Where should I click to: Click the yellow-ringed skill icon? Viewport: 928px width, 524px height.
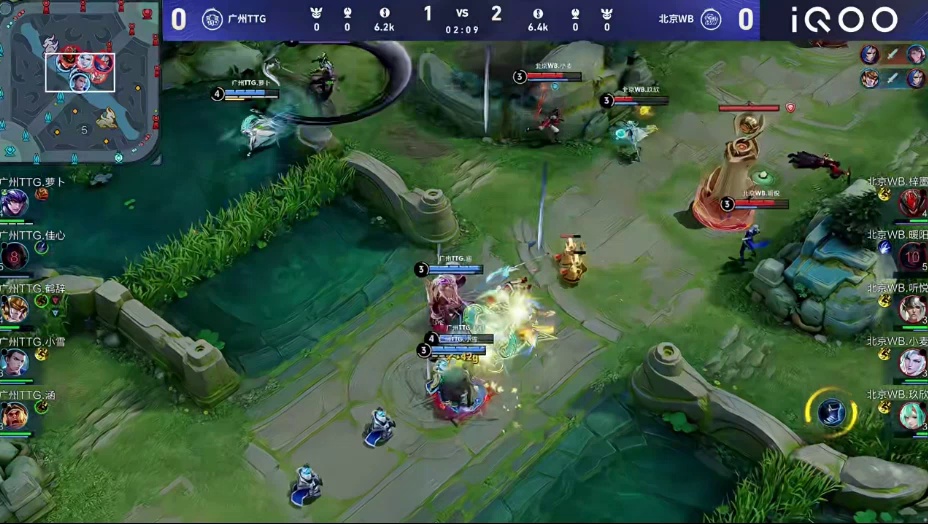coord(832,412)
